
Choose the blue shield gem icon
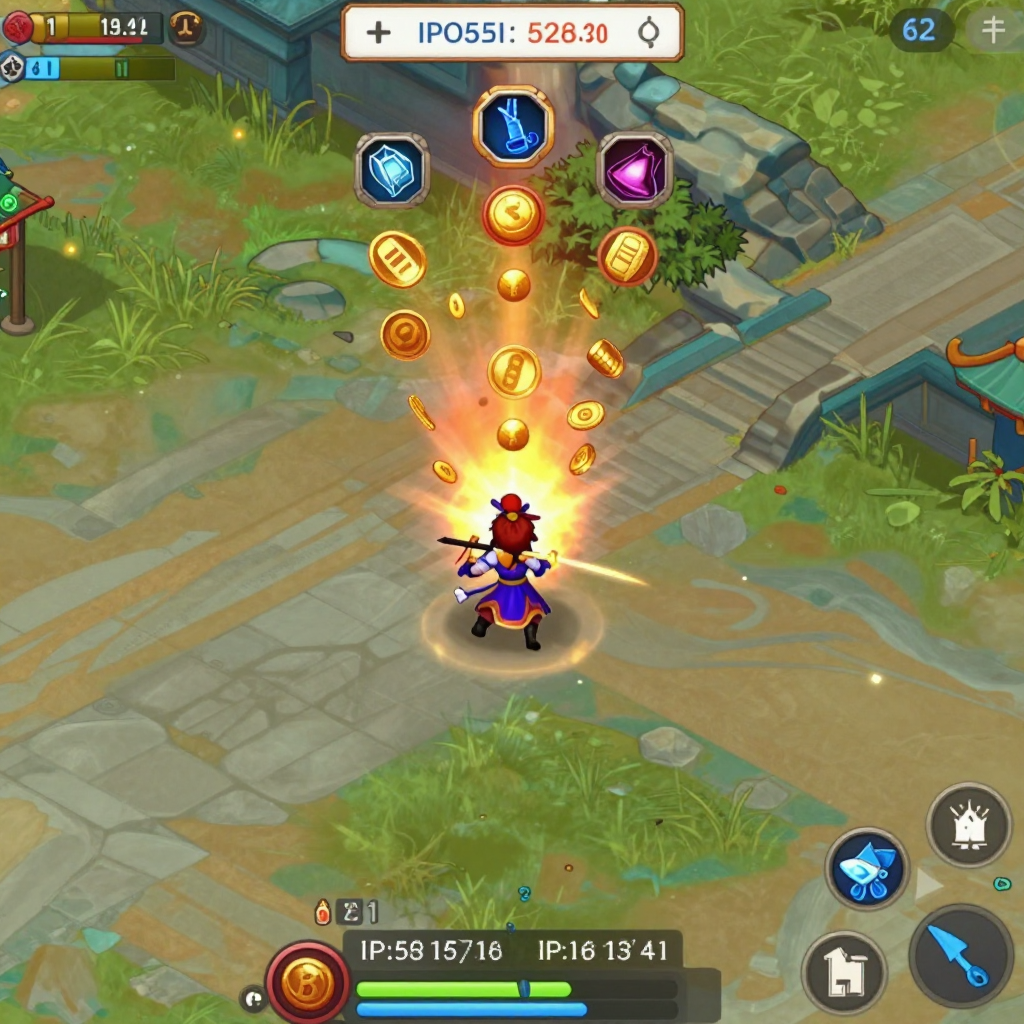tap(391, 170)
